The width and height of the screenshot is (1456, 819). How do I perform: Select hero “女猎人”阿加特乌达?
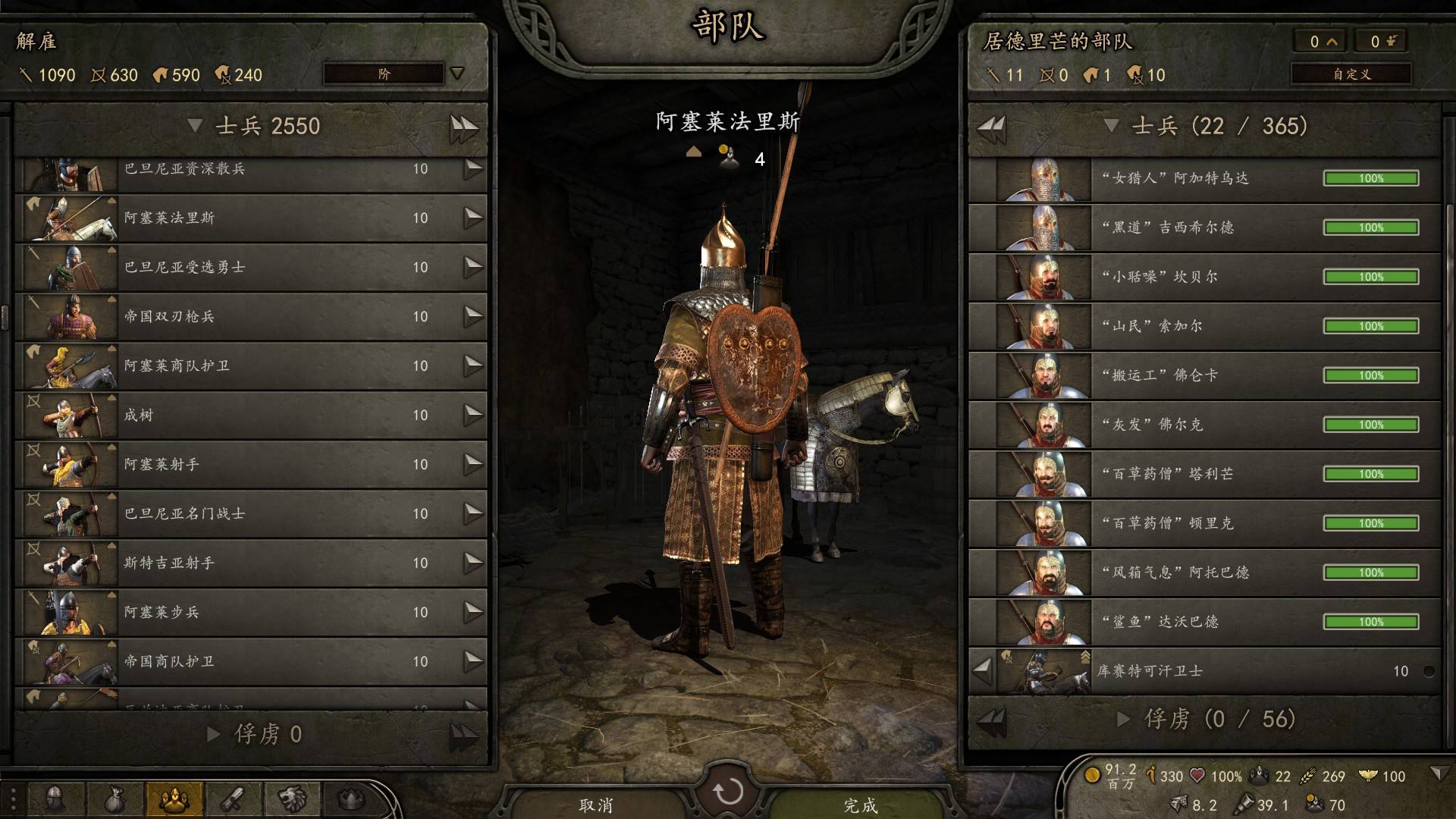tap(1204, 179)
